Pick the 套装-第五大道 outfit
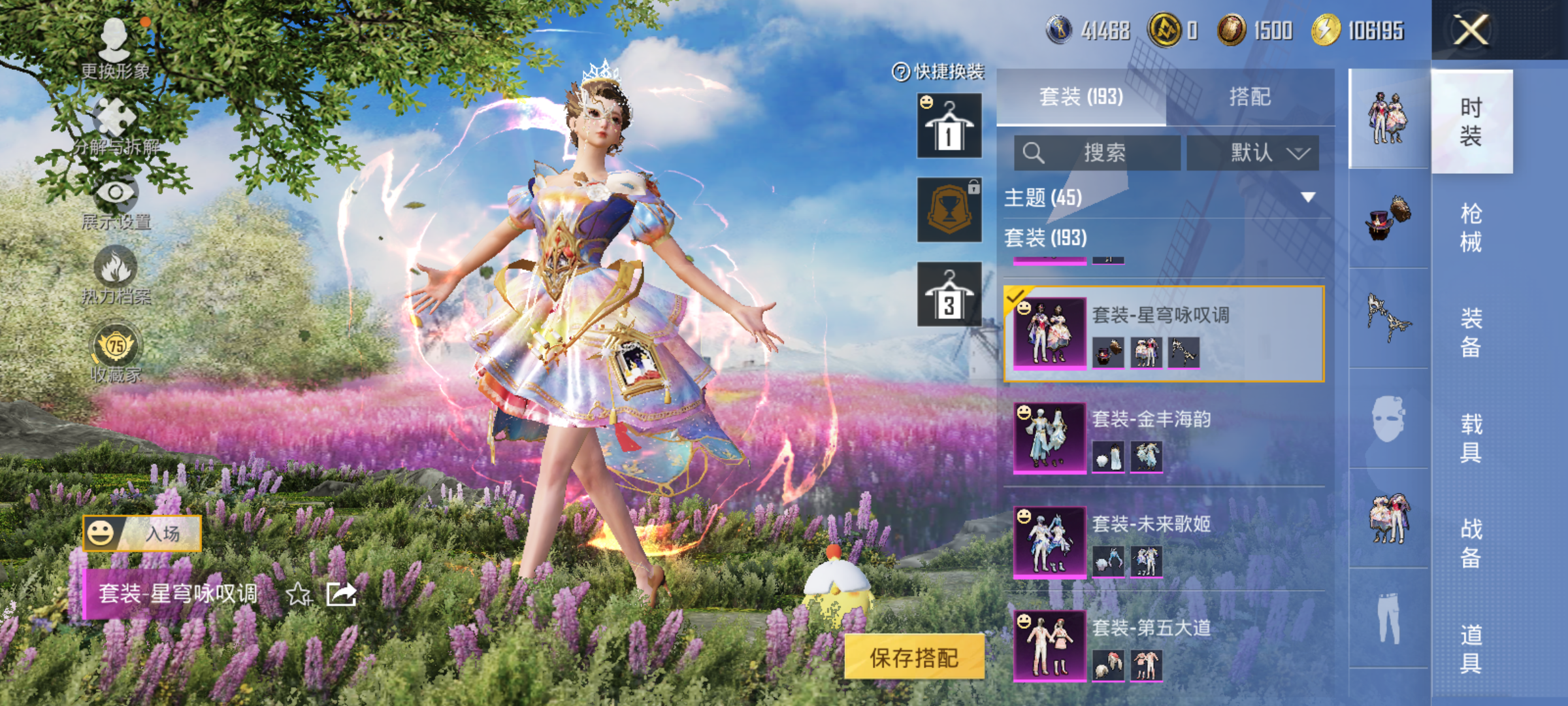Viewport: 1568px width, 706px height. (1163, 646)
